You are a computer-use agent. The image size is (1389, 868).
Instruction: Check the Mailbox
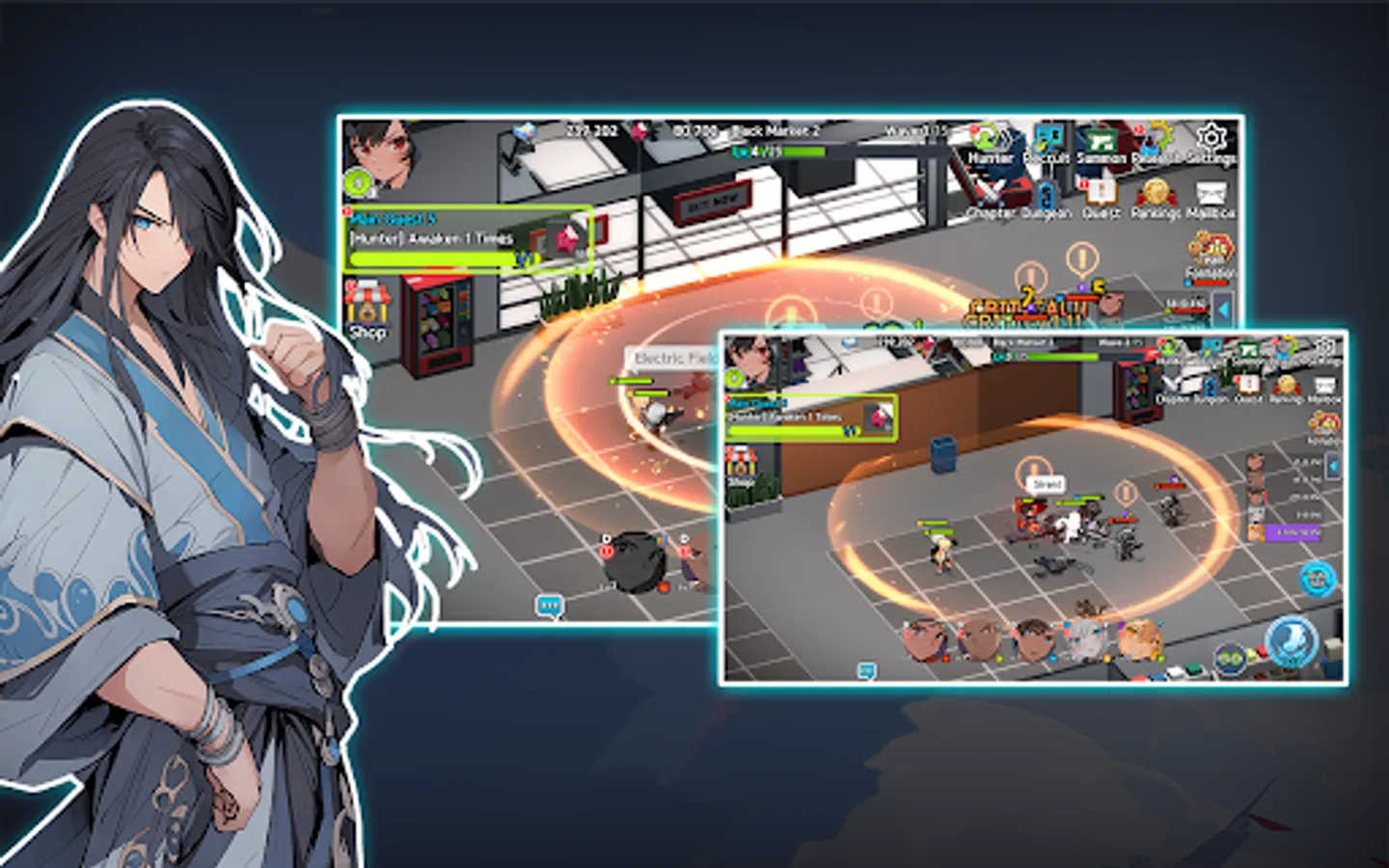click(x=1212, y=192)
